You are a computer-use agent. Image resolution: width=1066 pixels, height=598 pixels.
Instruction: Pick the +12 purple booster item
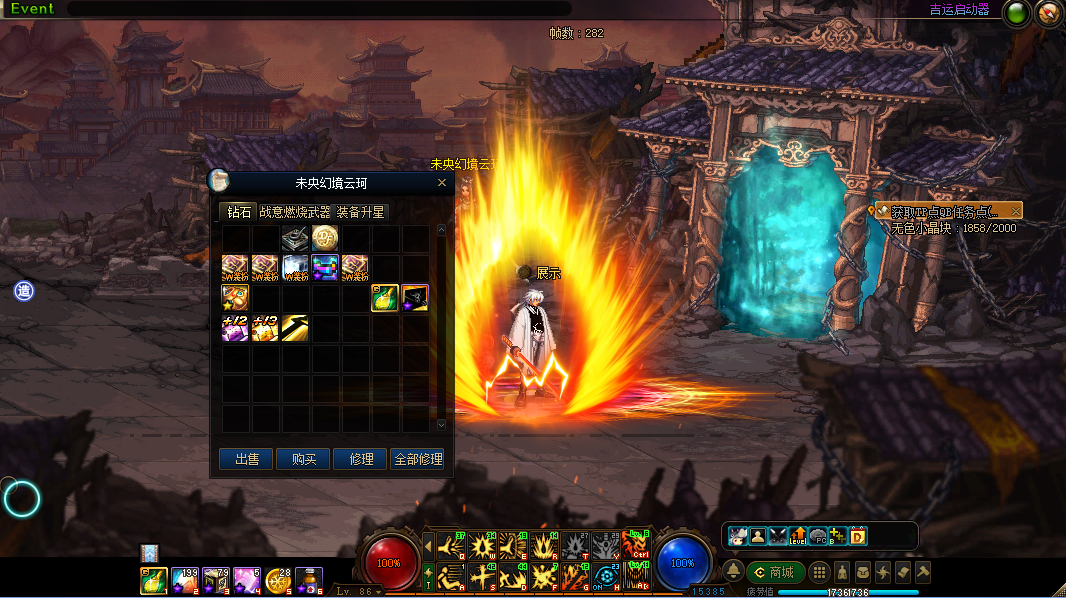pyautogui.click(x=235, y=328)
